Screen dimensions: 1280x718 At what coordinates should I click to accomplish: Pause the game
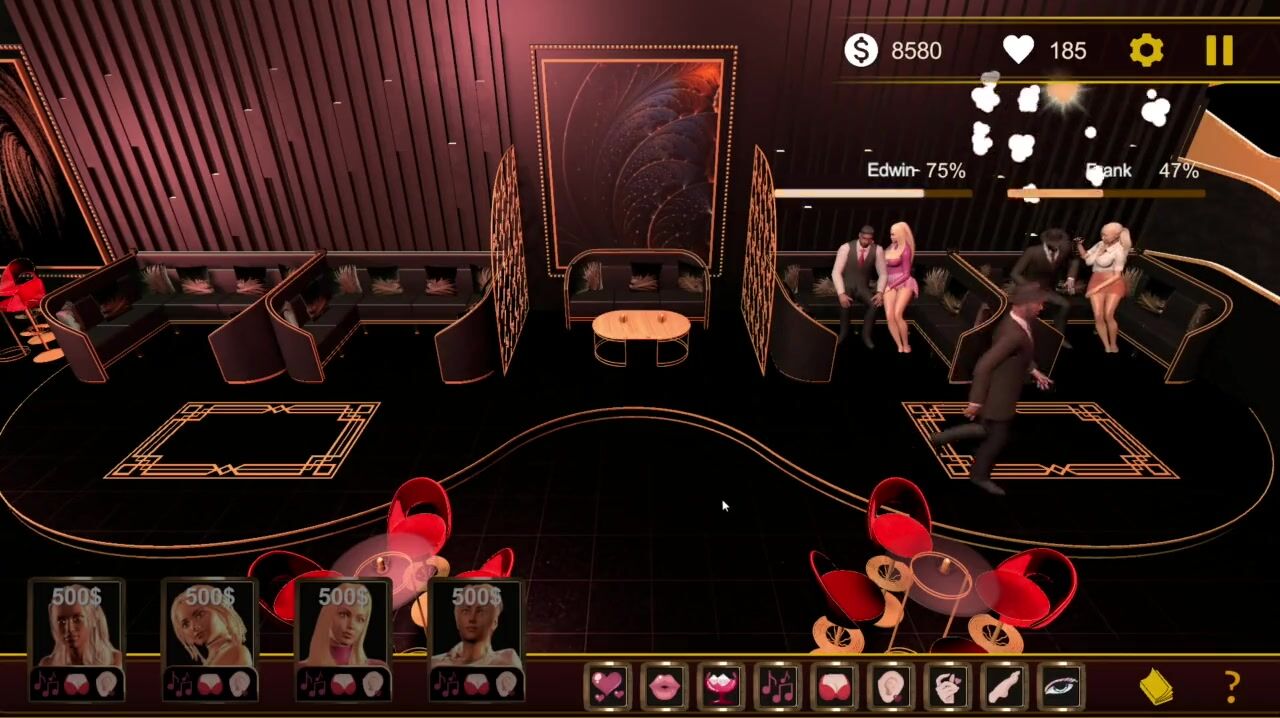tap(1219, 51)
